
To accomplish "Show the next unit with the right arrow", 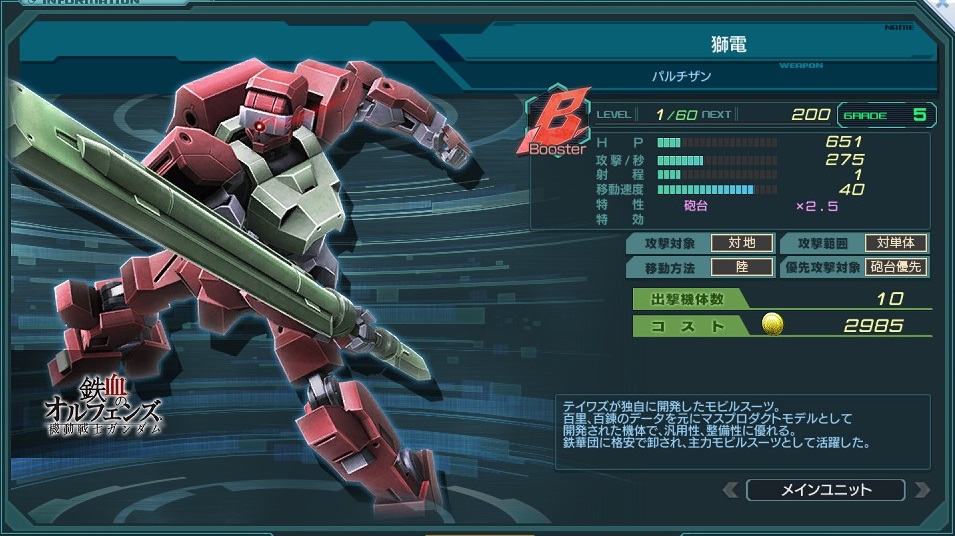I will [x=921, y=490].
